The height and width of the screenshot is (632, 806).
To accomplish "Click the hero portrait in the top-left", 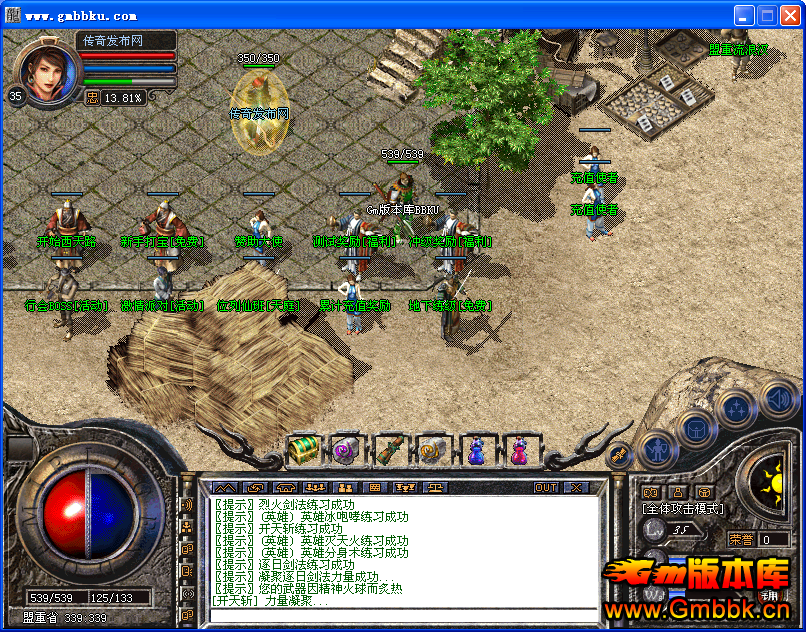I will click(x=42, y=72).
